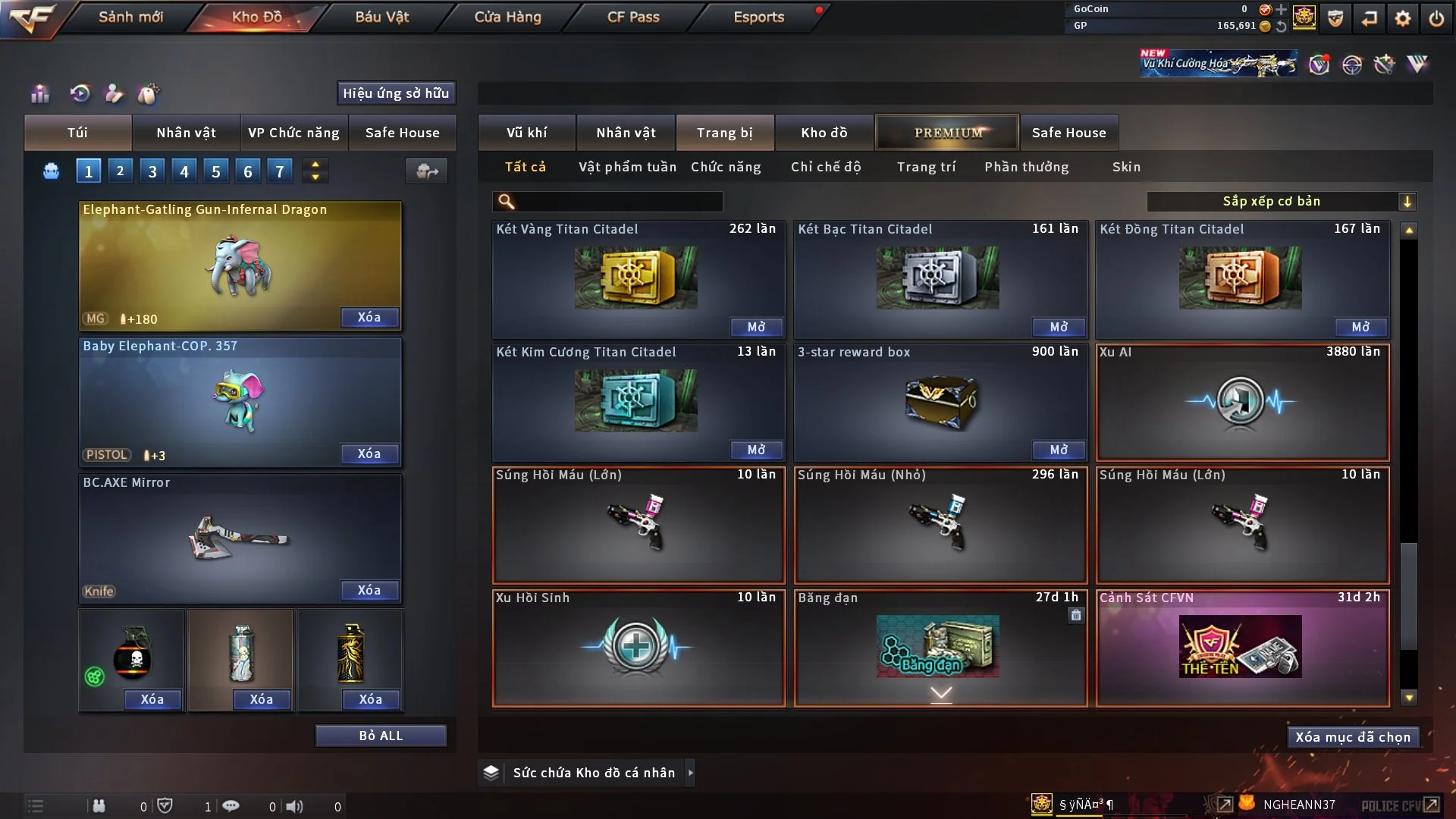Switch to bag slot number 3
This screenshot has width=1456, height=819.
152,171
